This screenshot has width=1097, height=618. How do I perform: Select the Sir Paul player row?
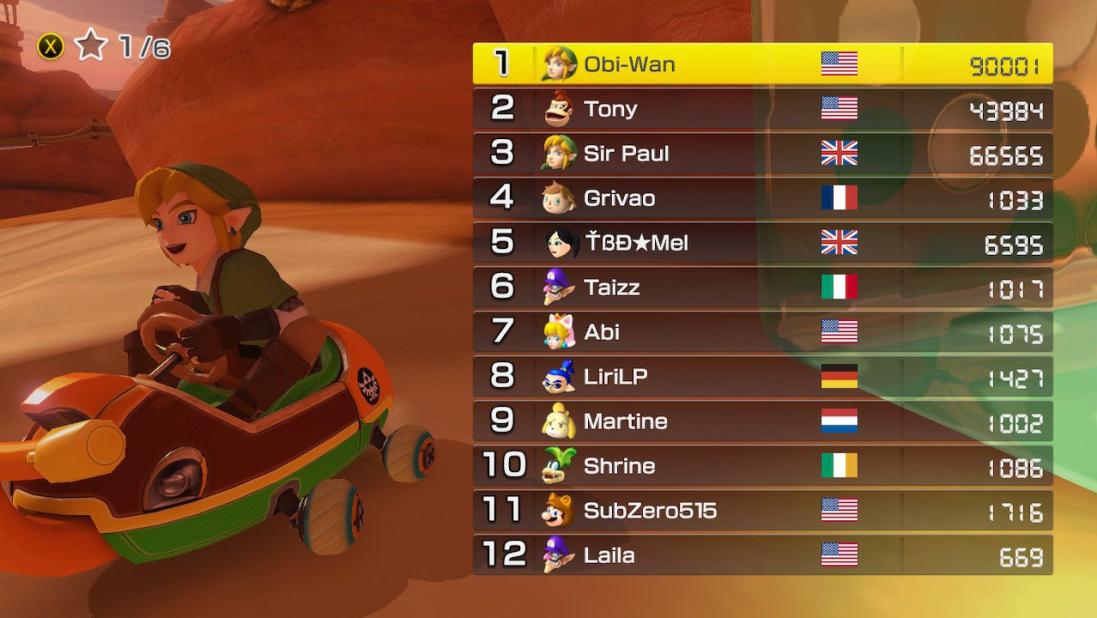pos(762,153)
